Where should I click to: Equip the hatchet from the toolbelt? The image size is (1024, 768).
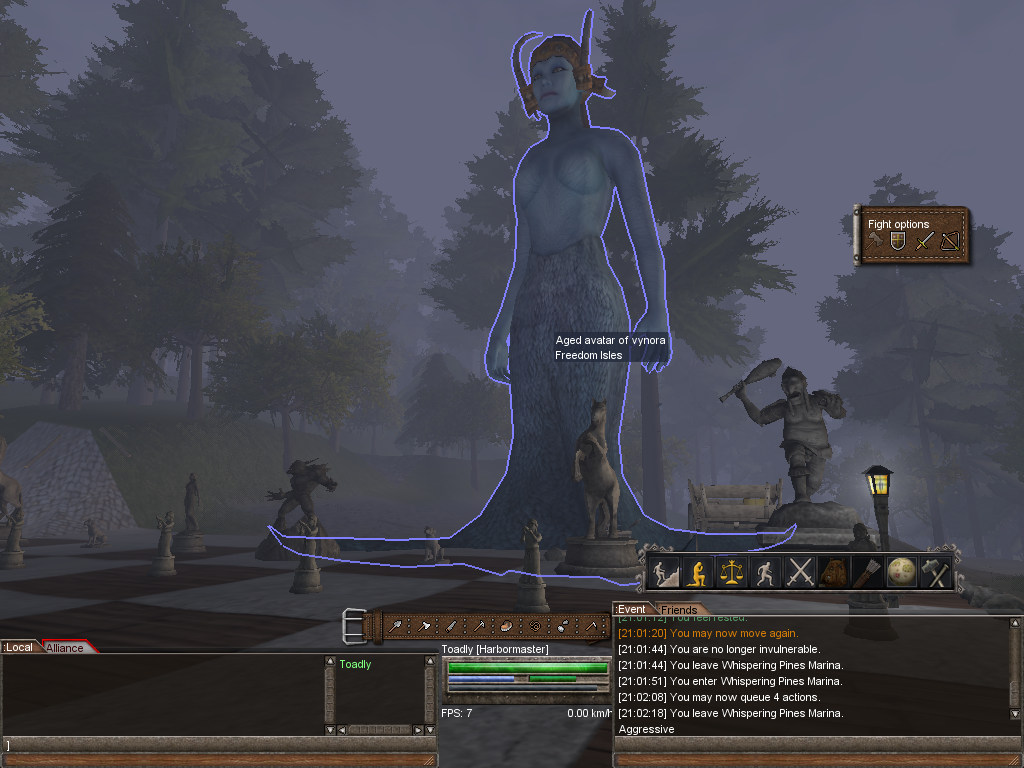[x=425, y=626]
